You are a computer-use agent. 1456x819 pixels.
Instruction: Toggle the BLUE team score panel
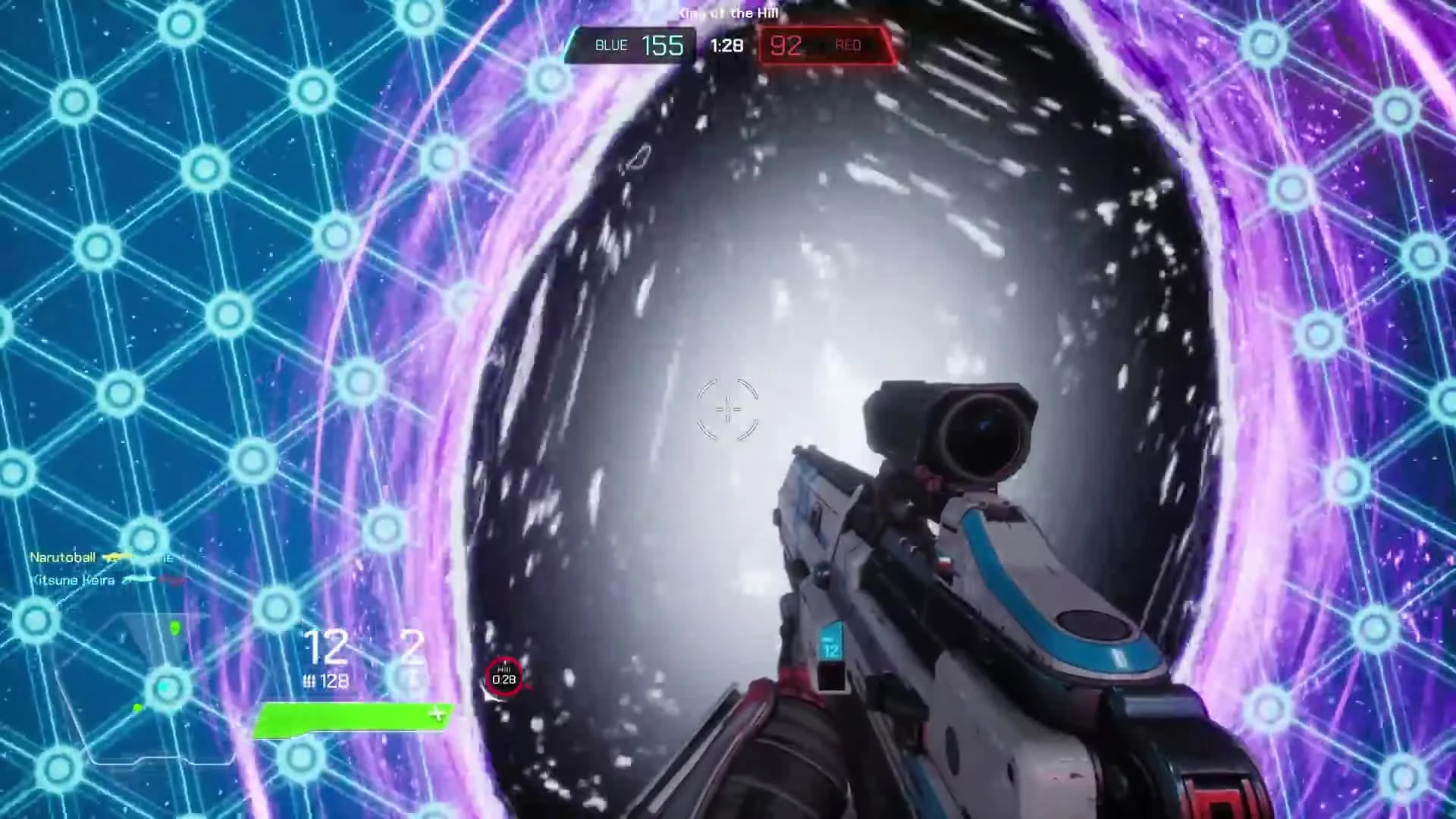click(631, 45)
